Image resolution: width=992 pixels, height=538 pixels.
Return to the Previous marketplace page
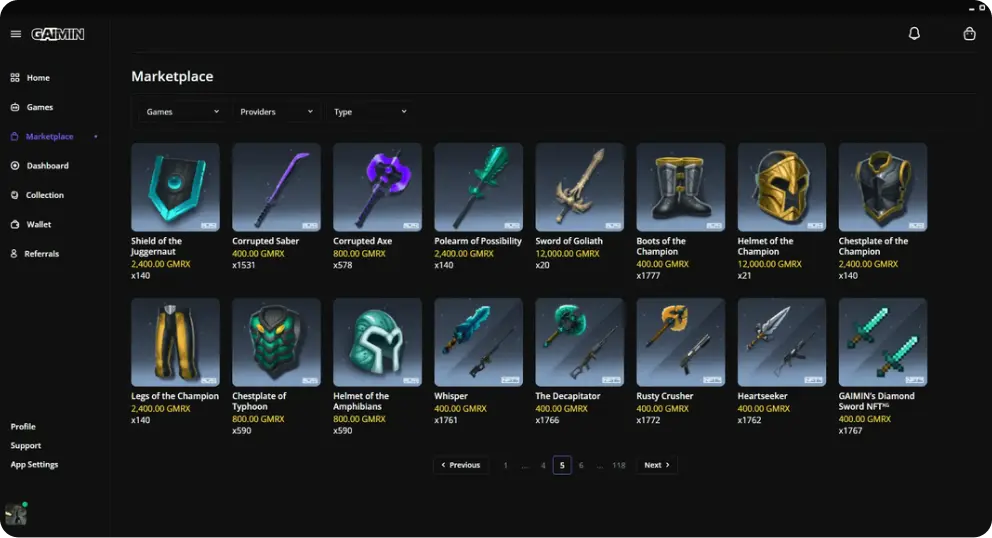[x=461, y=465]
